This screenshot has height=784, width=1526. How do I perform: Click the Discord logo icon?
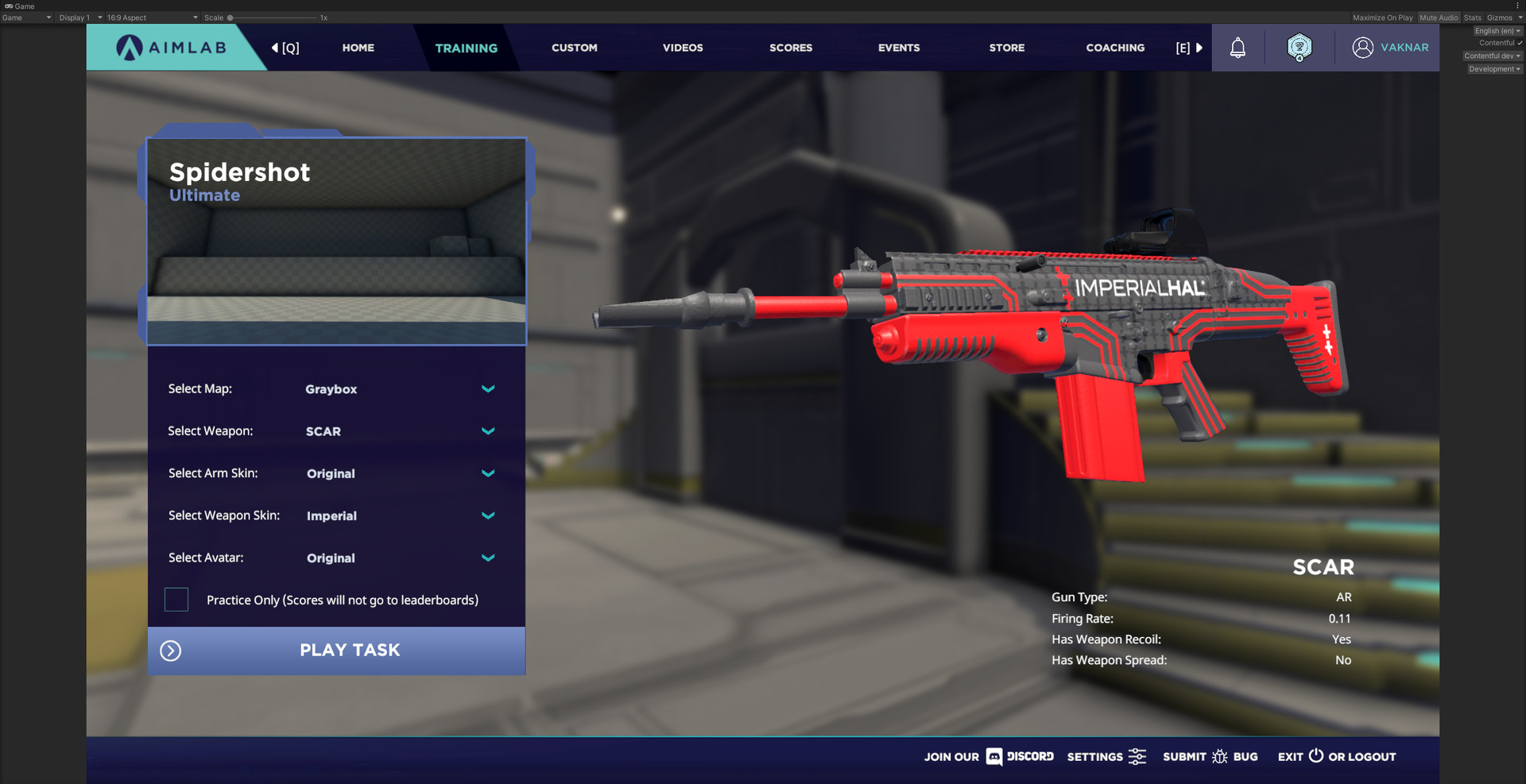[x=993, y=757]
